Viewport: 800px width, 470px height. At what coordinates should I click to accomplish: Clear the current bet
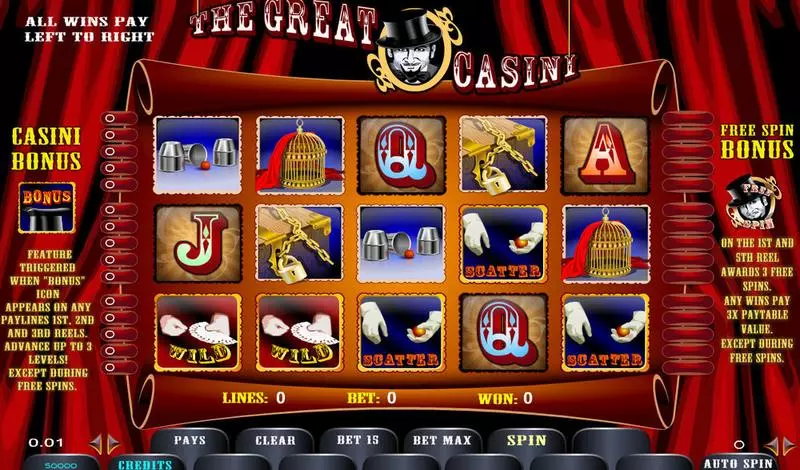(x=275, y=440)
